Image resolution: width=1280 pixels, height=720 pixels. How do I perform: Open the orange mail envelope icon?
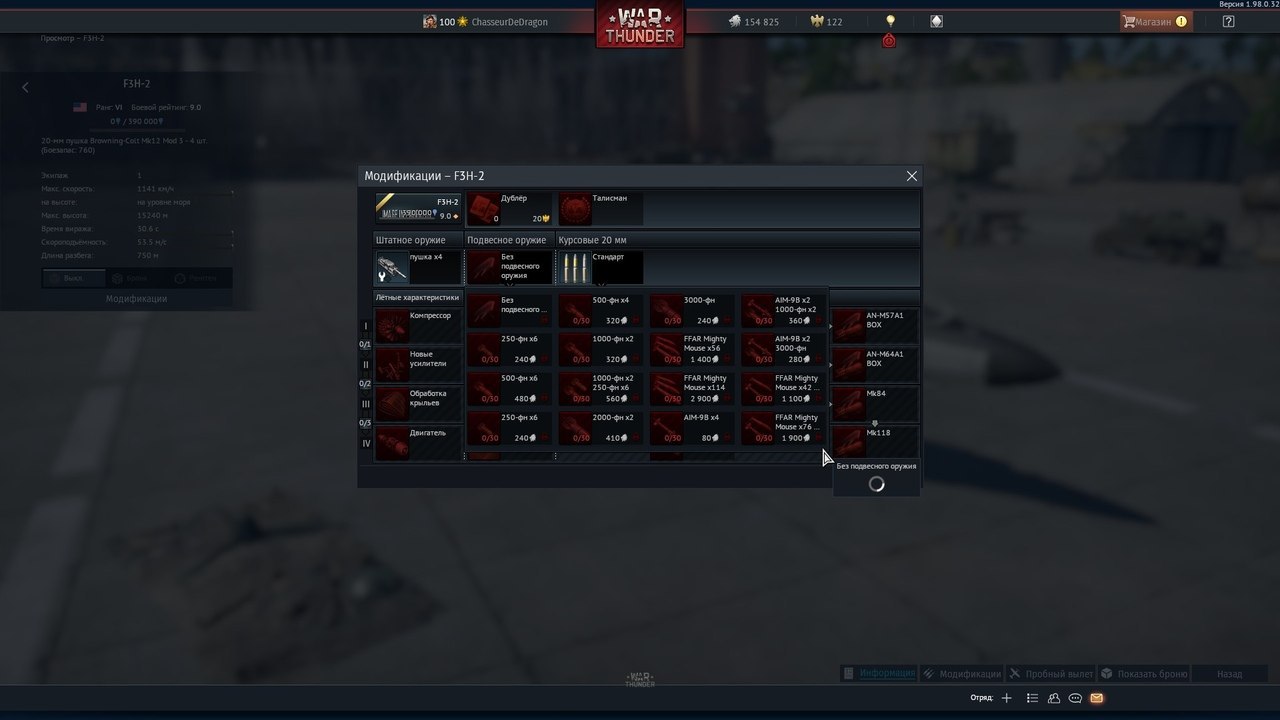pos(1097,698)
